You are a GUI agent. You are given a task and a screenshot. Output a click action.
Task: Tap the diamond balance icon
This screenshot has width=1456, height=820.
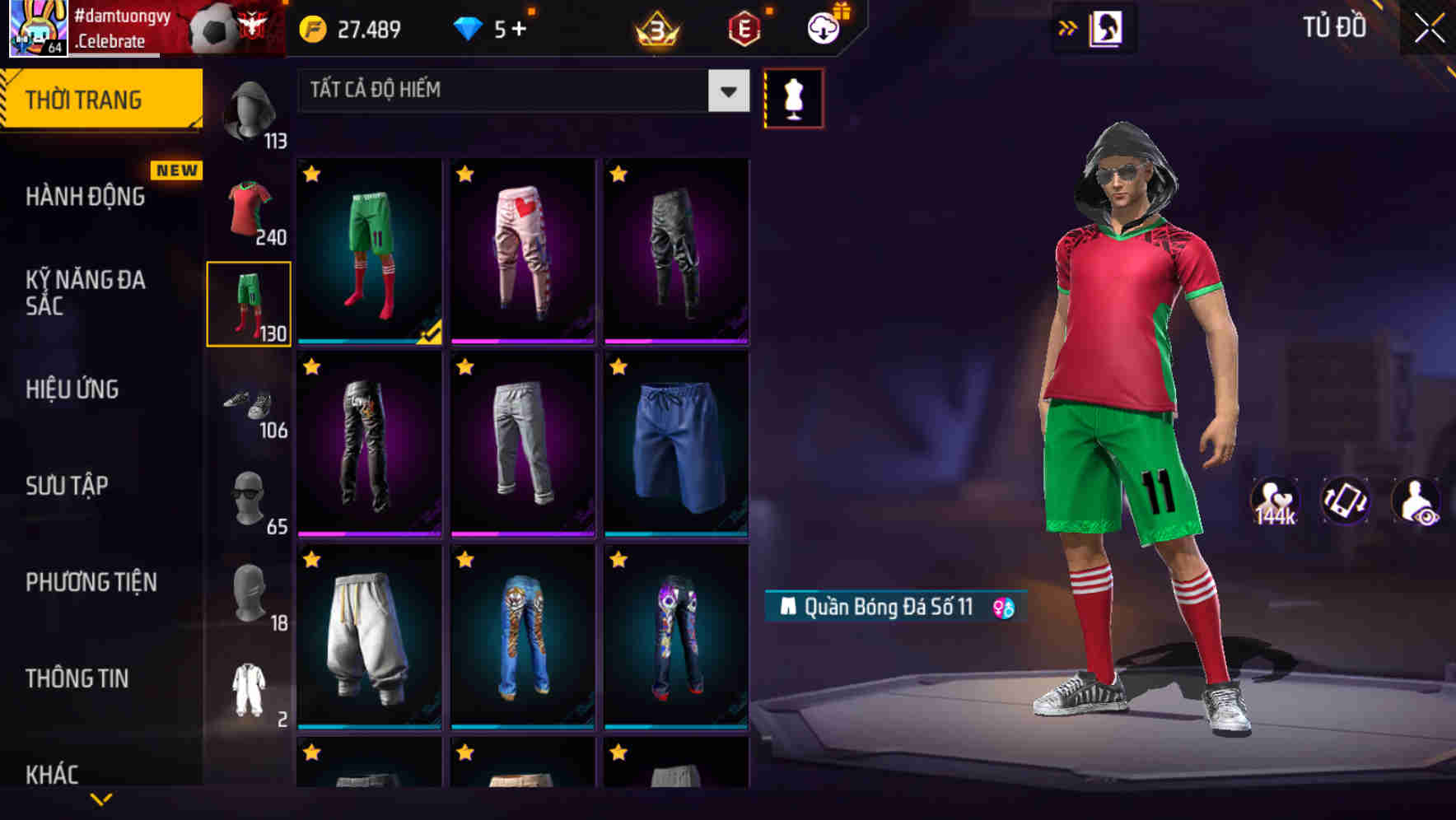[469, 27]
